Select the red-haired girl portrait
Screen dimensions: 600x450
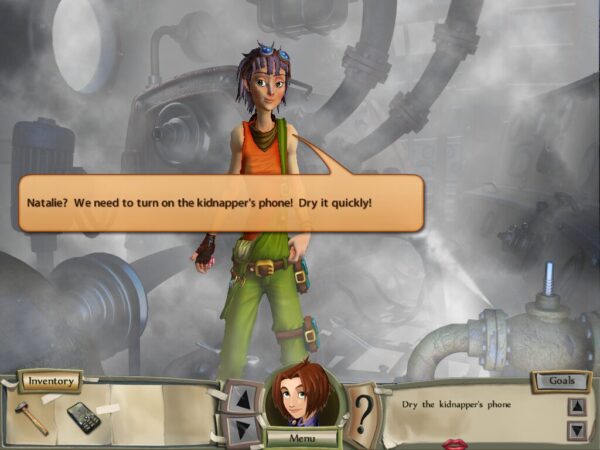click(302, 396)
